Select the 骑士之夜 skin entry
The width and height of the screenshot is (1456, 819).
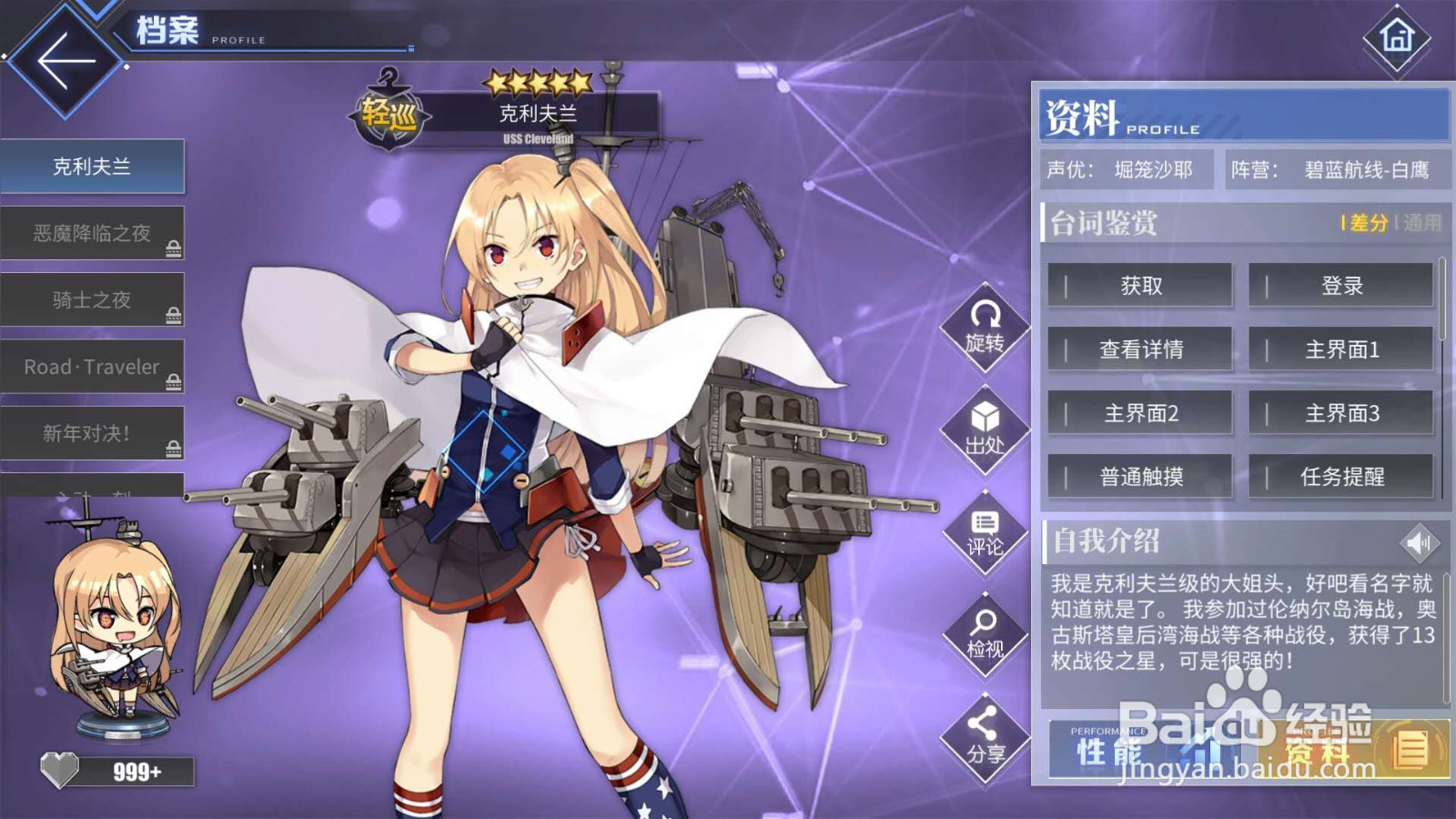pyautogui.click(x=94, y=299)
